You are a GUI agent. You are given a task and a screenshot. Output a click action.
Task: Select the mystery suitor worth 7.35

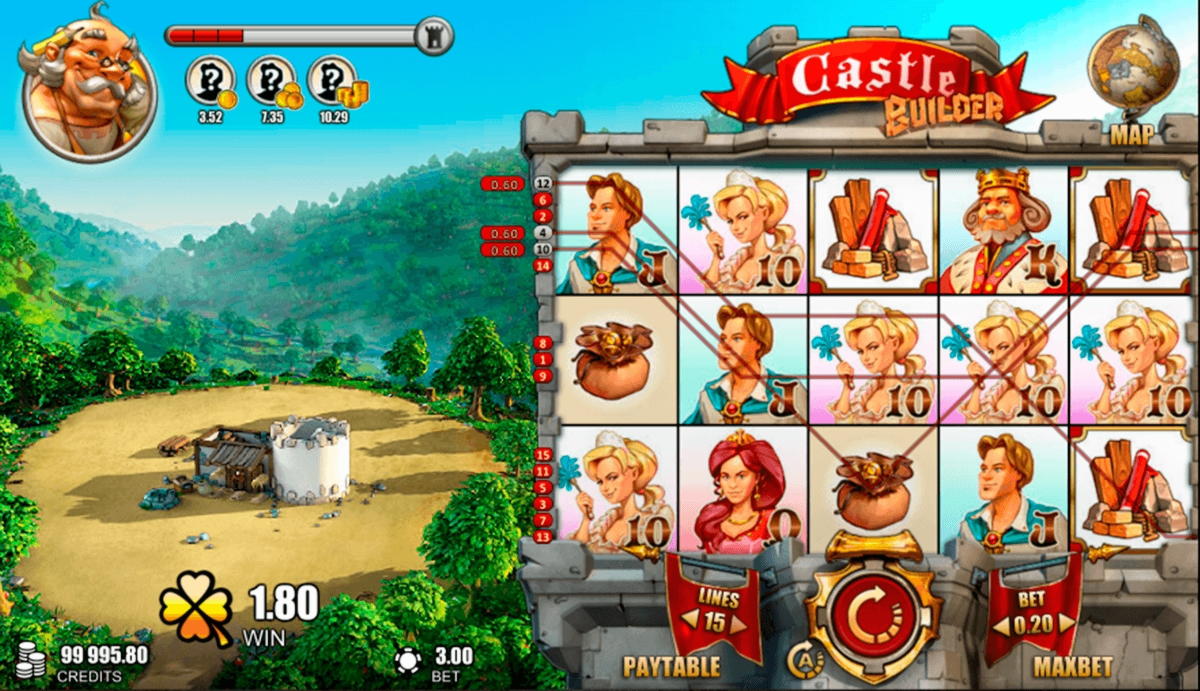pyautogui.click(x=272, y=82)
